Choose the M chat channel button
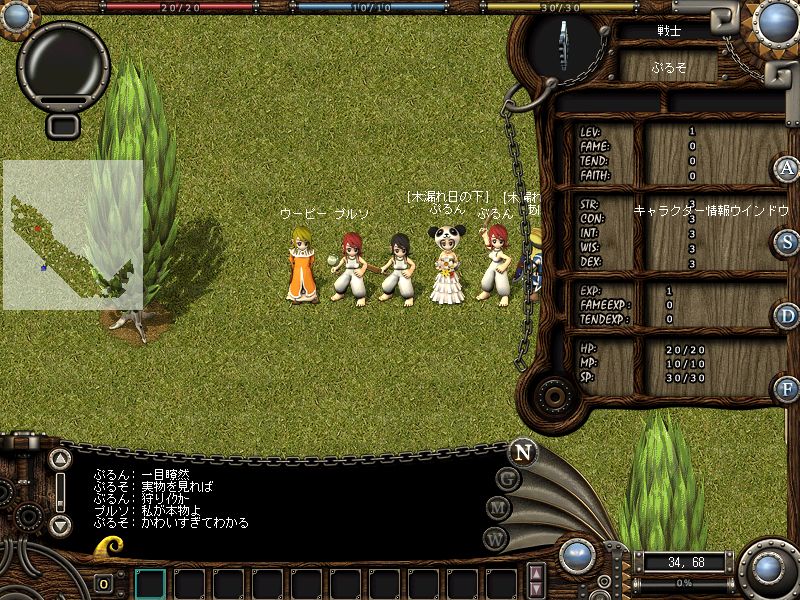This screenshot has width=800, height=600. 499,508
